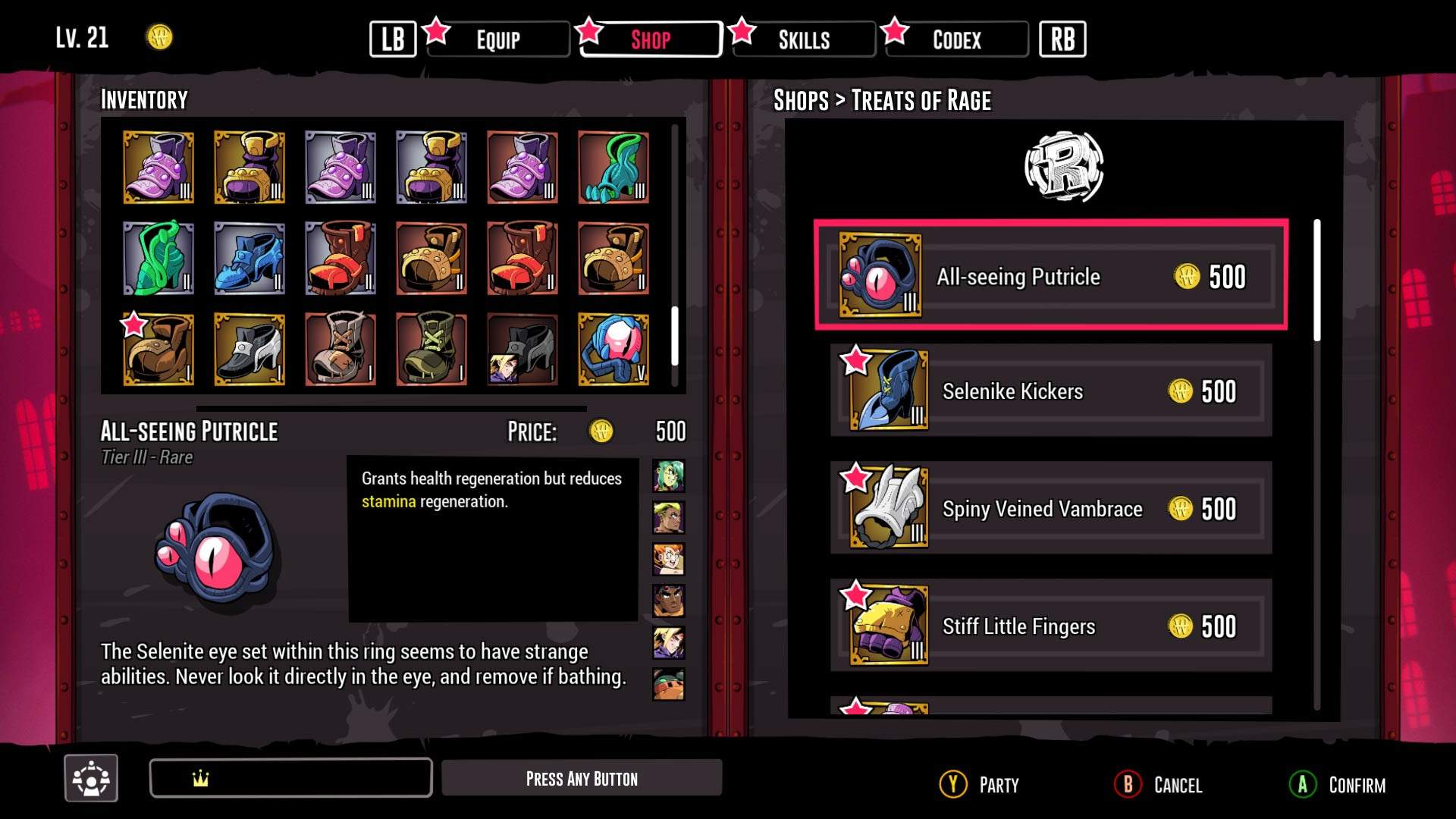Choose the Stiff Little Fingers listing
Image resolution: width=1456 pixels, height=819 pixels.
pyautogui.click(x=1051, y=626)
